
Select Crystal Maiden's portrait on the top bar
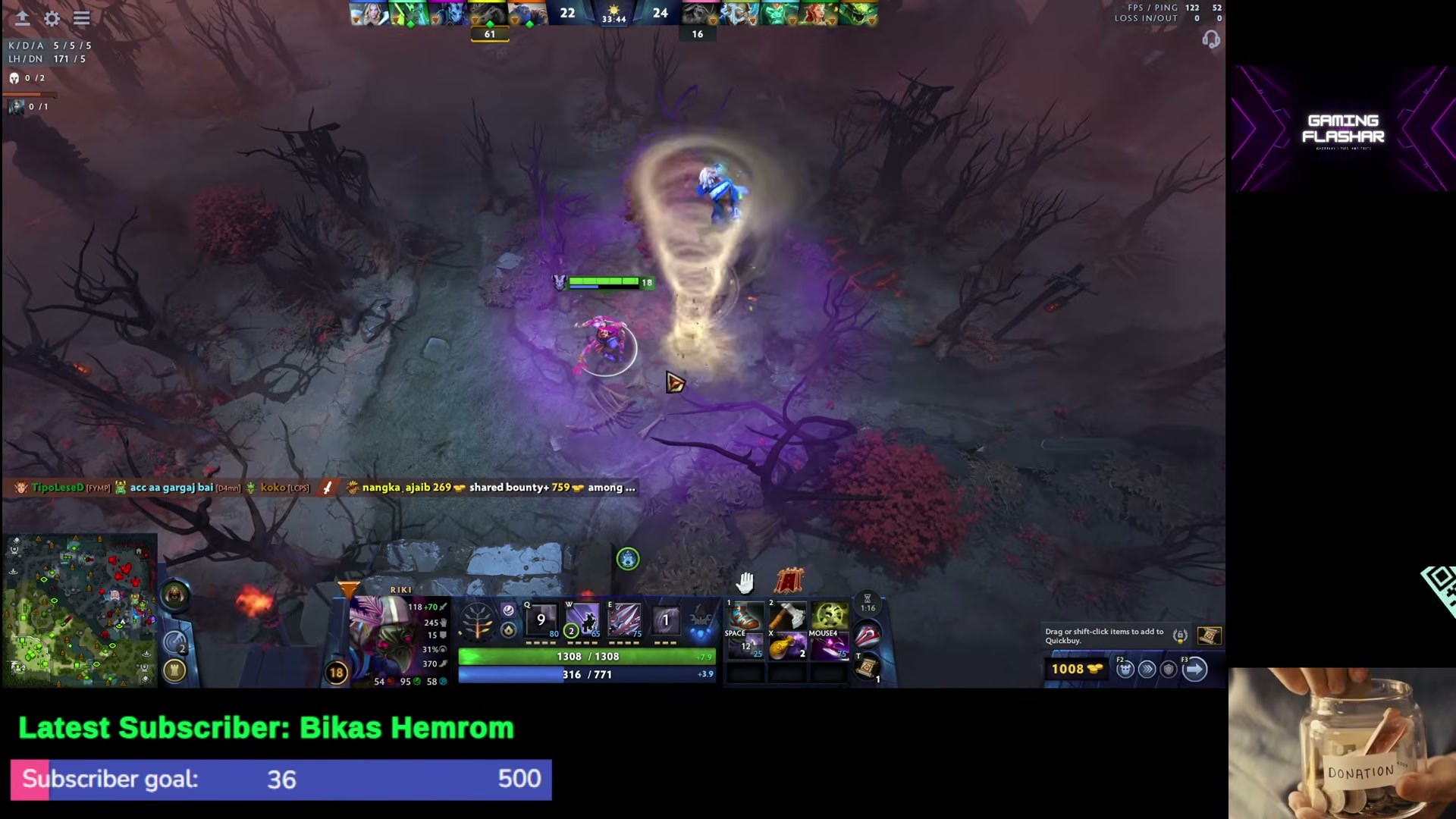click(x=369, y=14)
